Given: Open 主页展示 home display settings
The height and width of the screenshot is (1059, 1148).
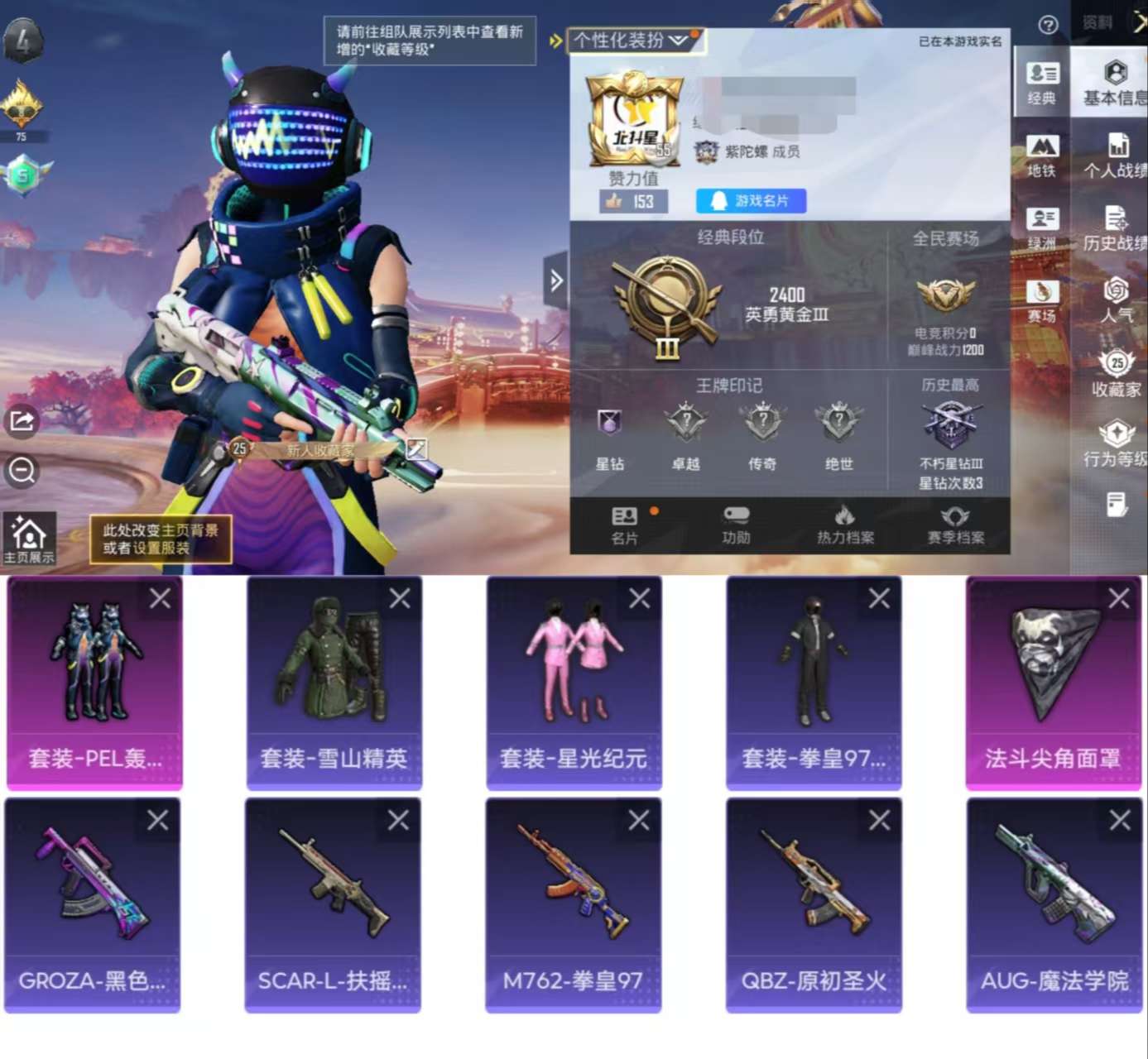Looking at the screenshot, I should click(x=28, y=536).
